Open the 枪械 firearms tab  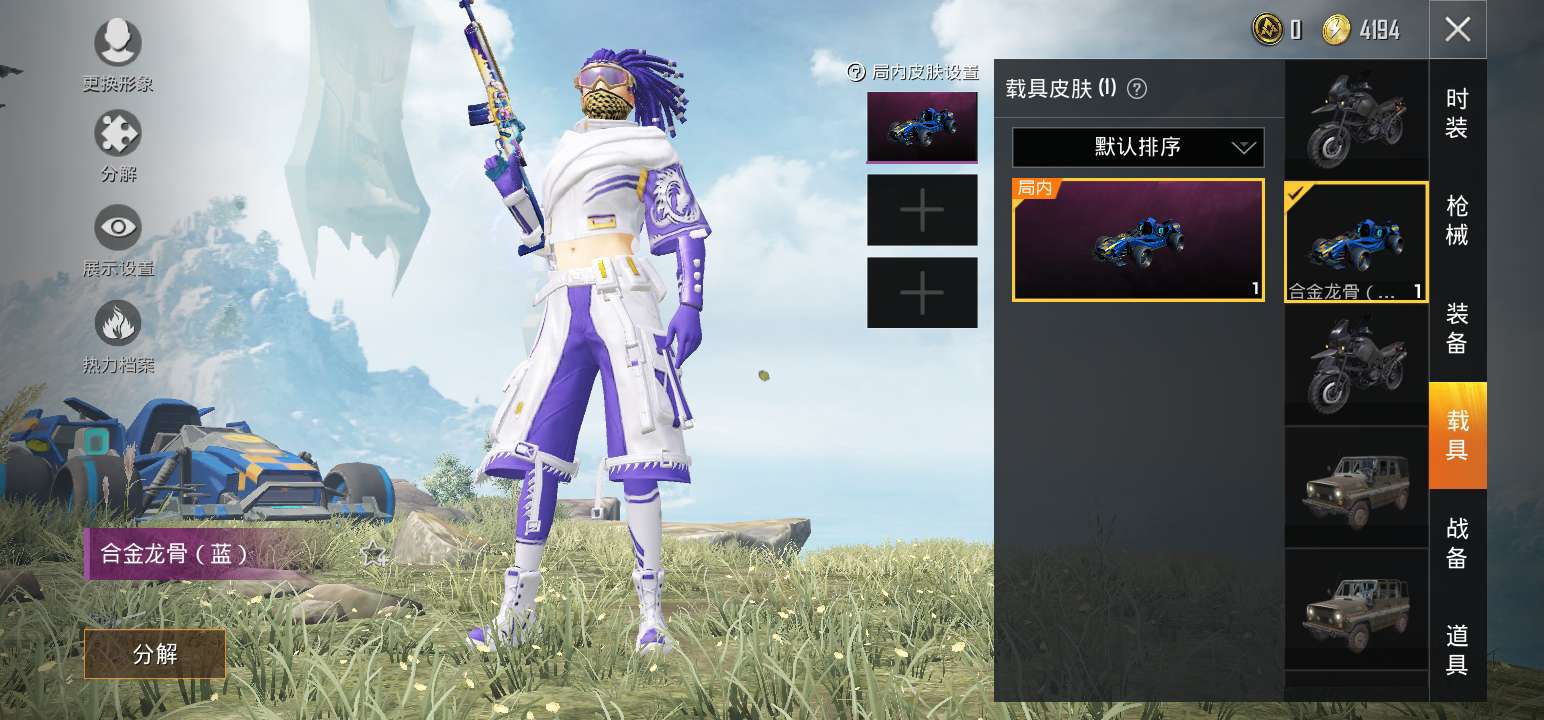click(x=1457, y=221)
